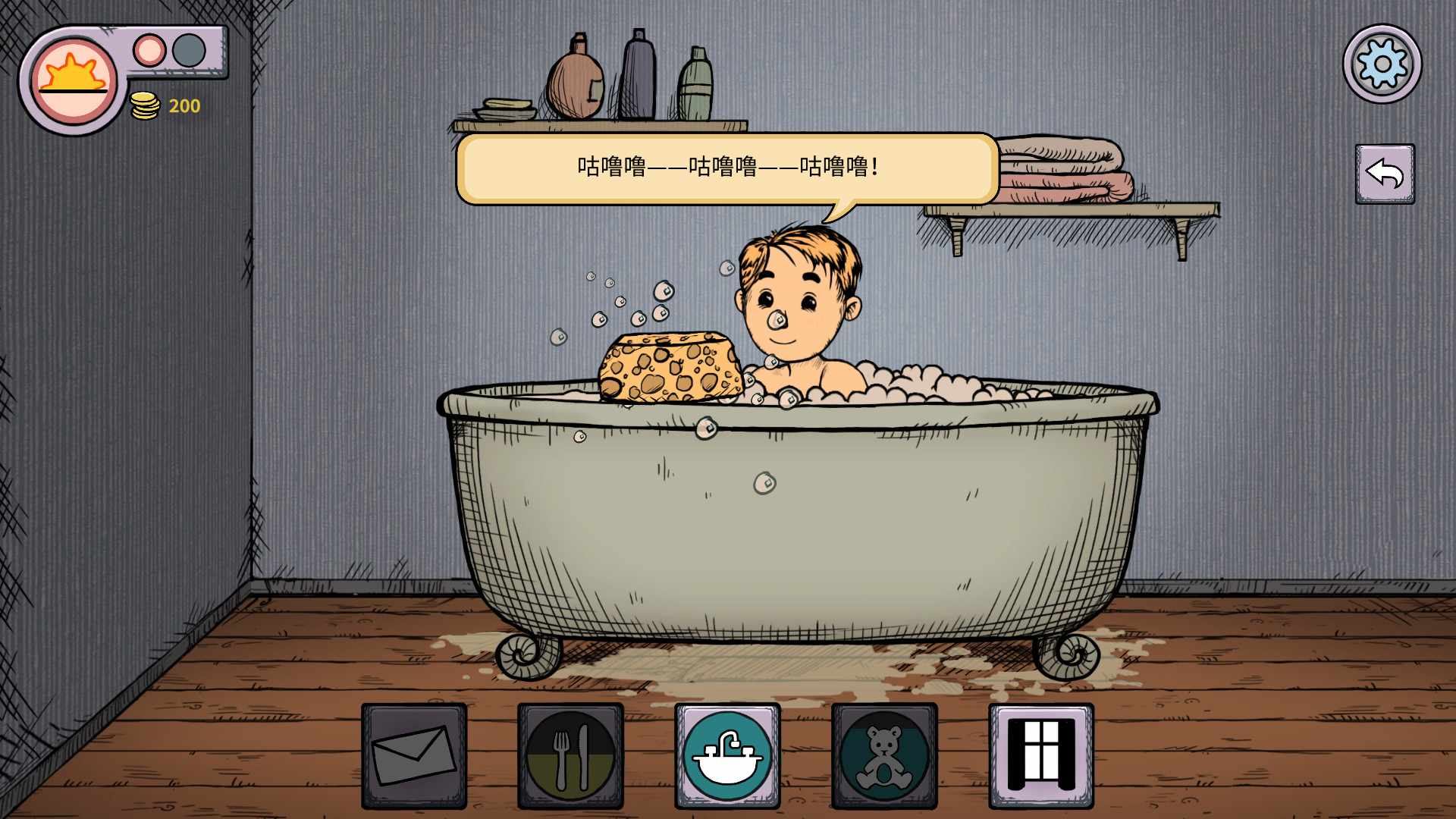Click the coin counter showing 200
This screenshot has height=819, width=1456.
[x=183, y=106]
